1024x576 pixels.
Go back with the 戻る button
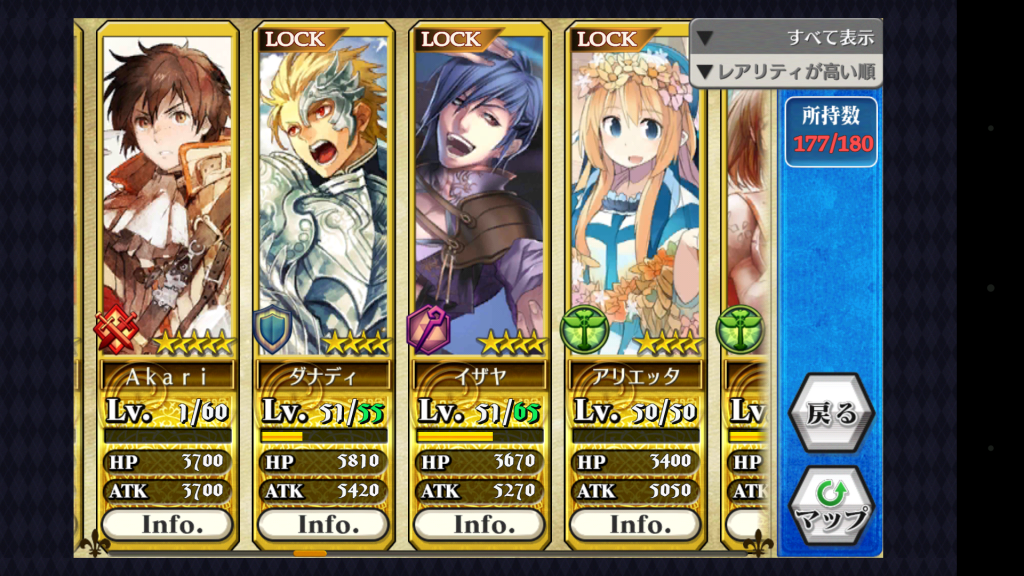click(x=831, y=413)
